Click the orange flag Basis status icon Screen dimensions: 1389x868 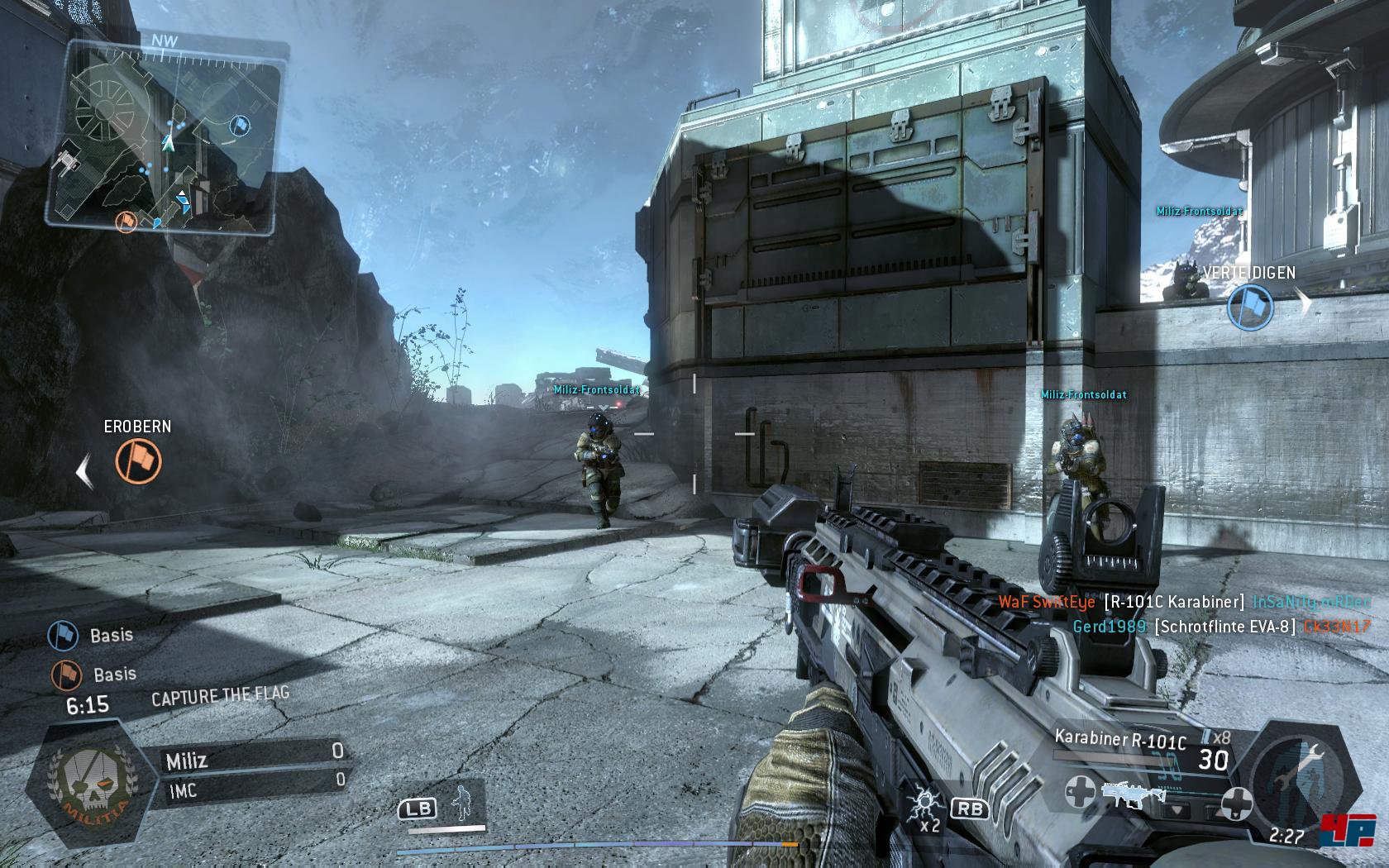point(67,675)
